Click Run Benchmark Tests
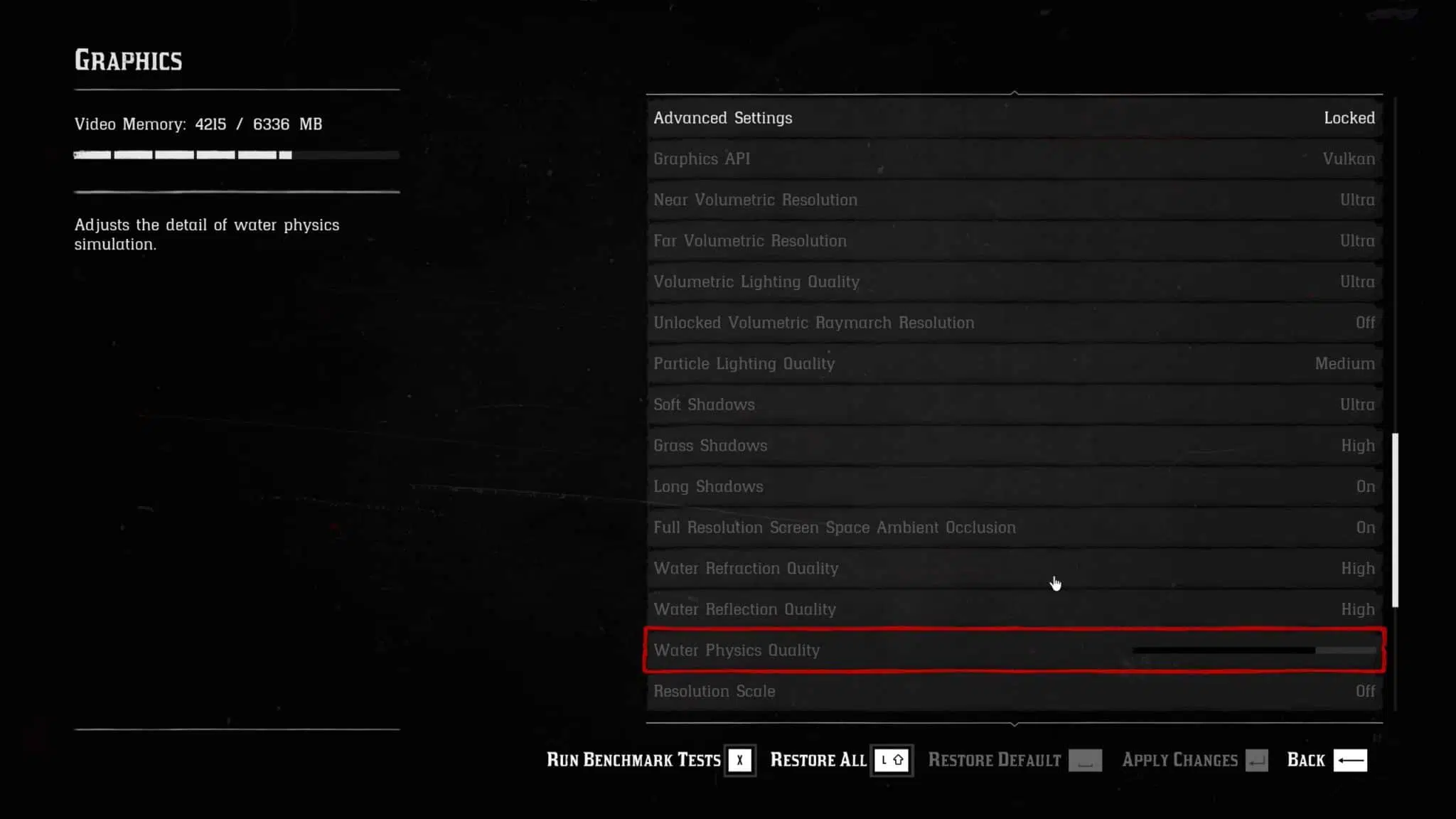Image resolution: width=1456 pixels, height=819 pixels. pyautogui.click(x=633, y=759)
